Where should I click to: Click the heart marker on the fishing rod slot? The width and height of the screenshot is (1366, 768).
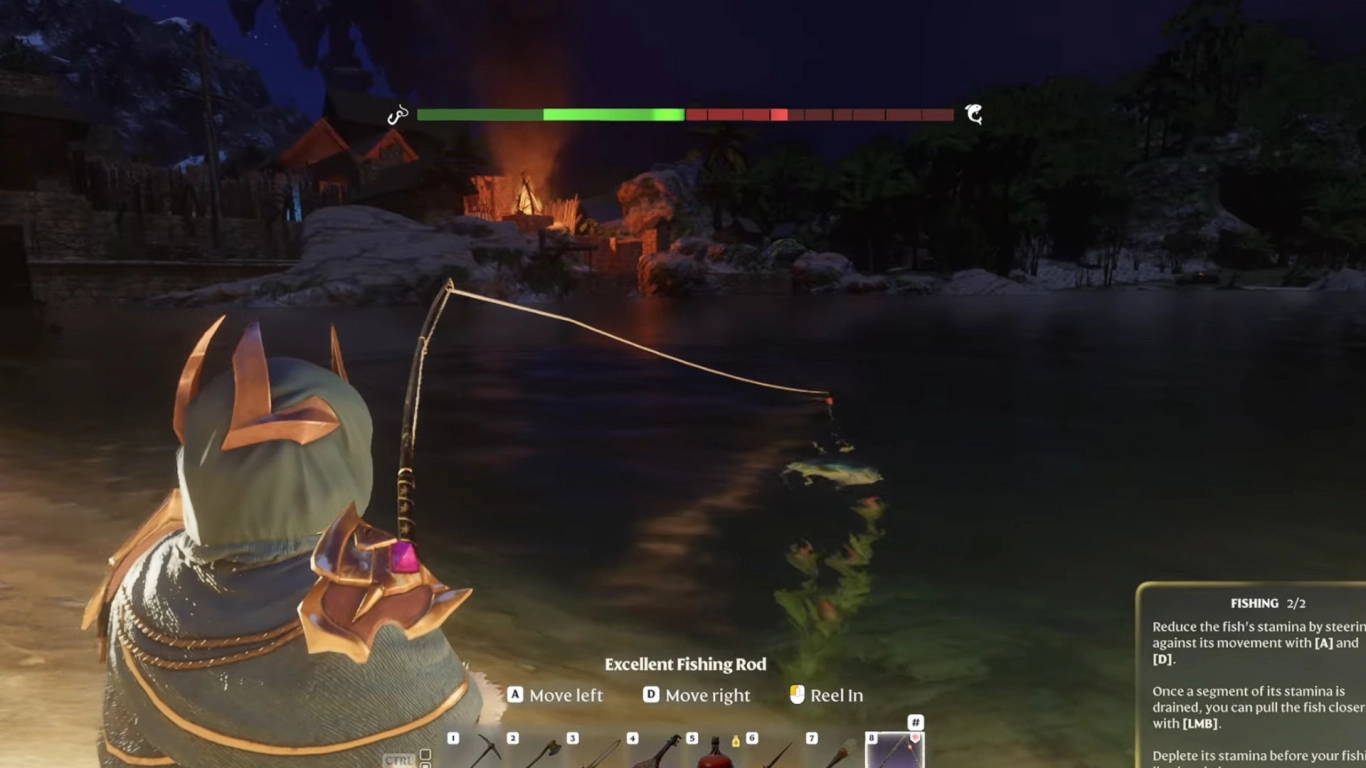[916, 739]
